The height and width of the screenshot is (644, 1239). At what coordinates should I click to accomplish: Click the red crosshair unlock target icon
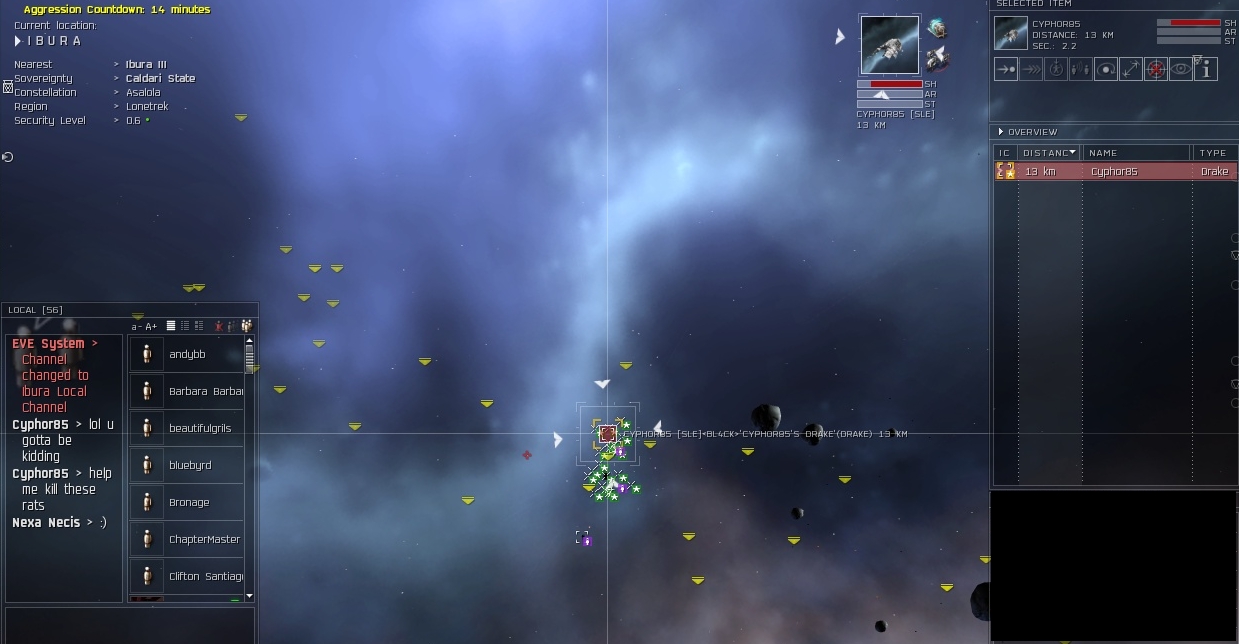[1156, 69]
